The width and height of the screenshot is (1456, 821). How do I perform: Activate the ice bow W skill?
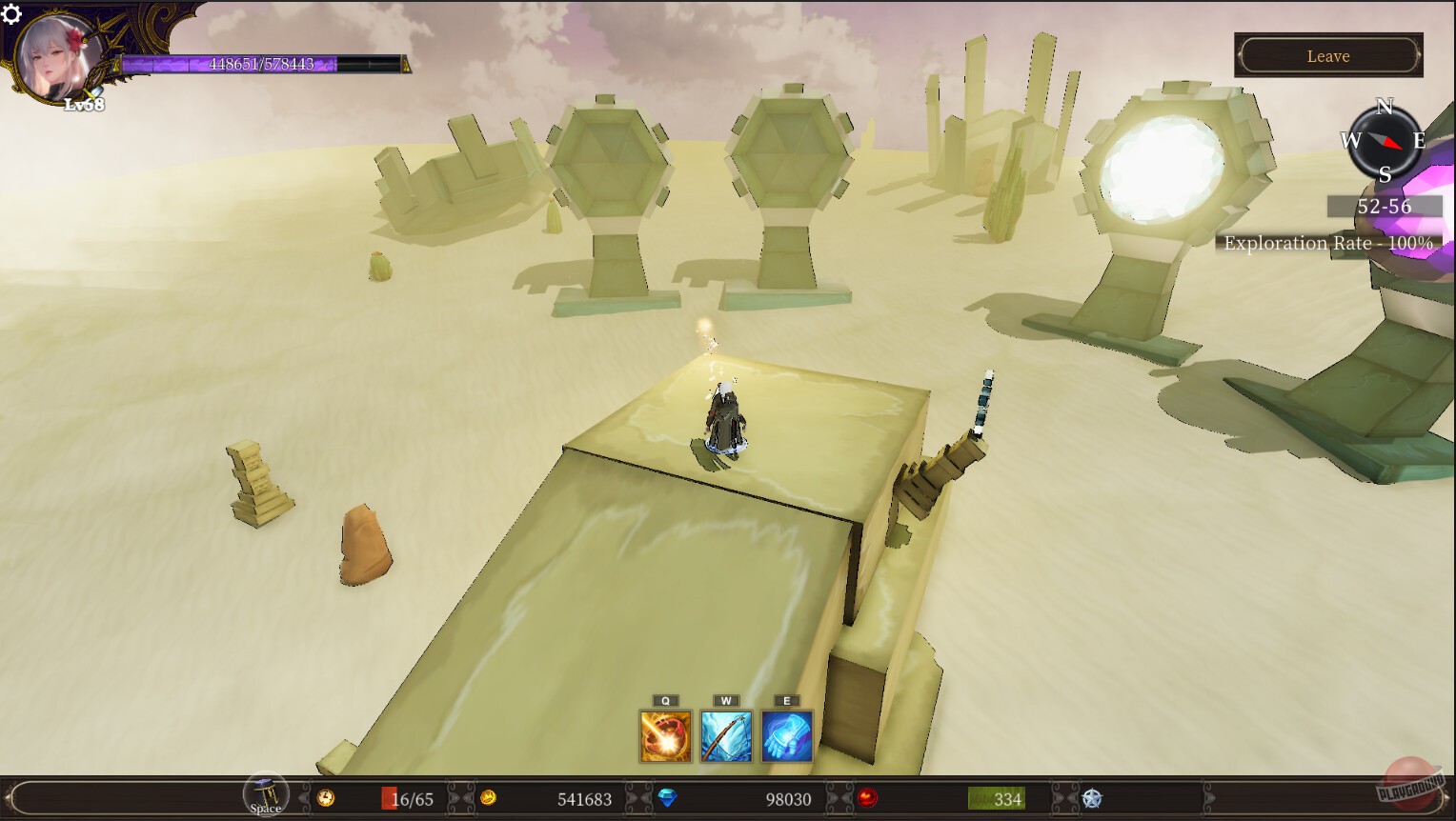click(x=726, y=735)
